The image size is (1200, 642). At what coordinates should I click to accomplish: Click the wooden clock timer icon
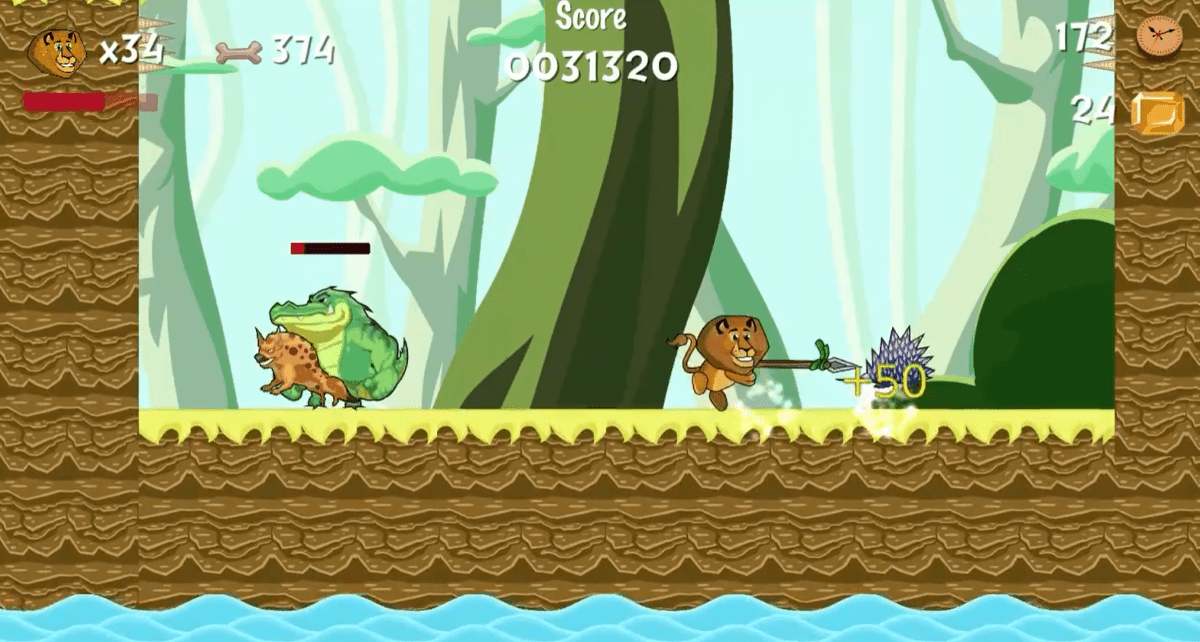point(1157,37)
